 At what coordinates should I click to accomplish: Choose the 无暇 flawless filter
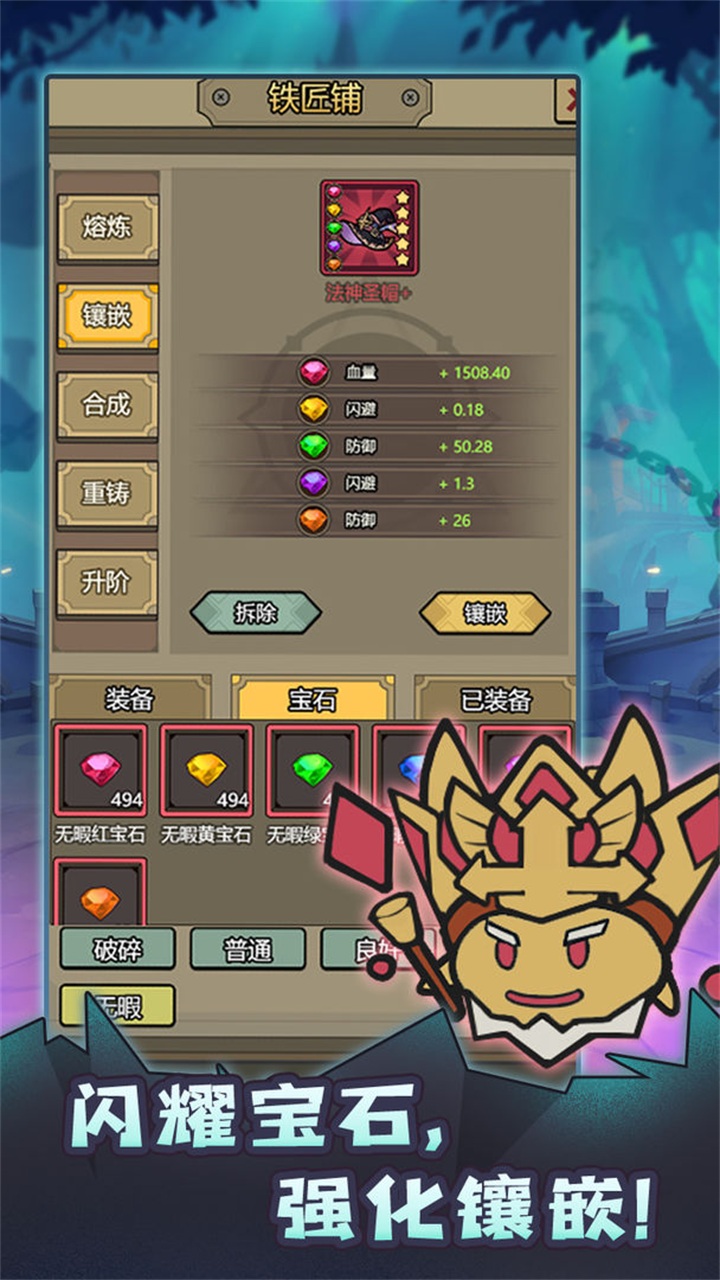click(x=117, y=1005)
